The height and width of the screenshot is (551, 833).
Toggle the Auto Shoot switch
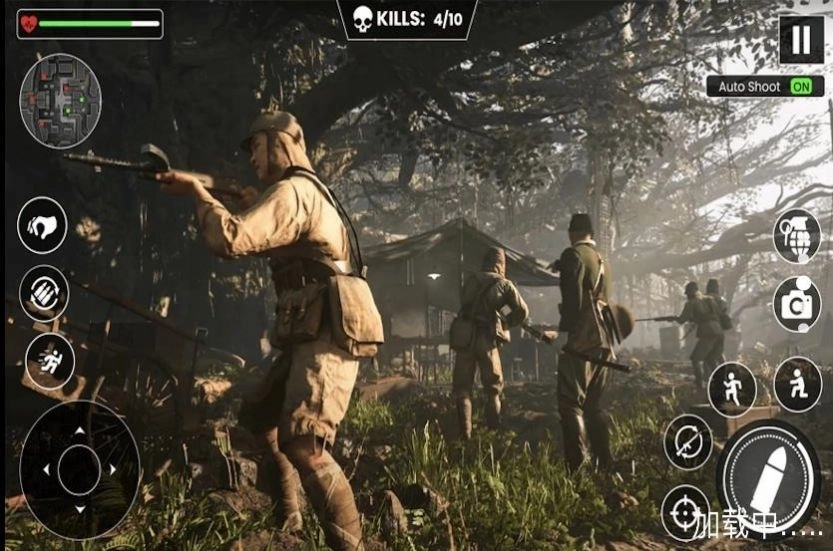[800, 87]
